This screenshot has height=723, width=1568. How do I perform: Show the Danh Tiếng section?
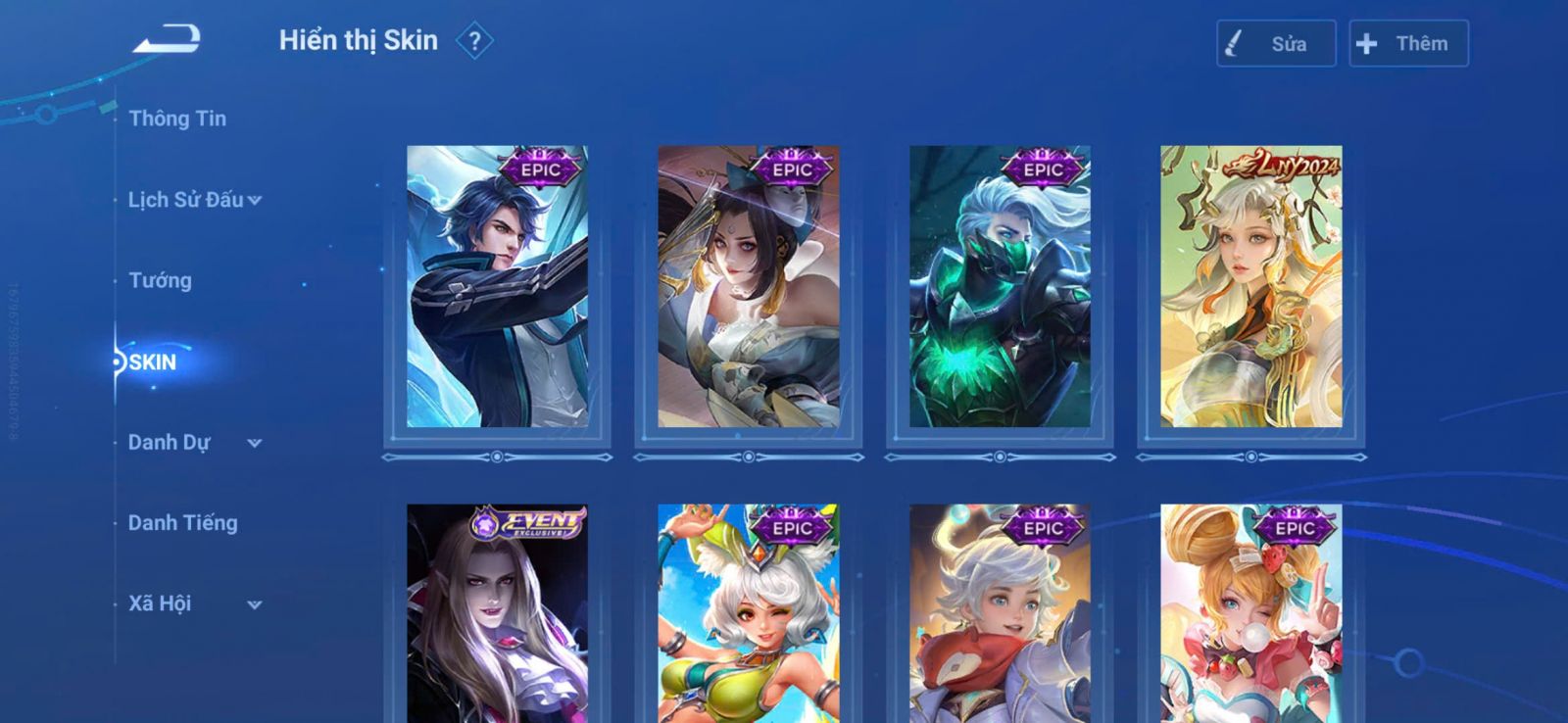pos(182,523)
